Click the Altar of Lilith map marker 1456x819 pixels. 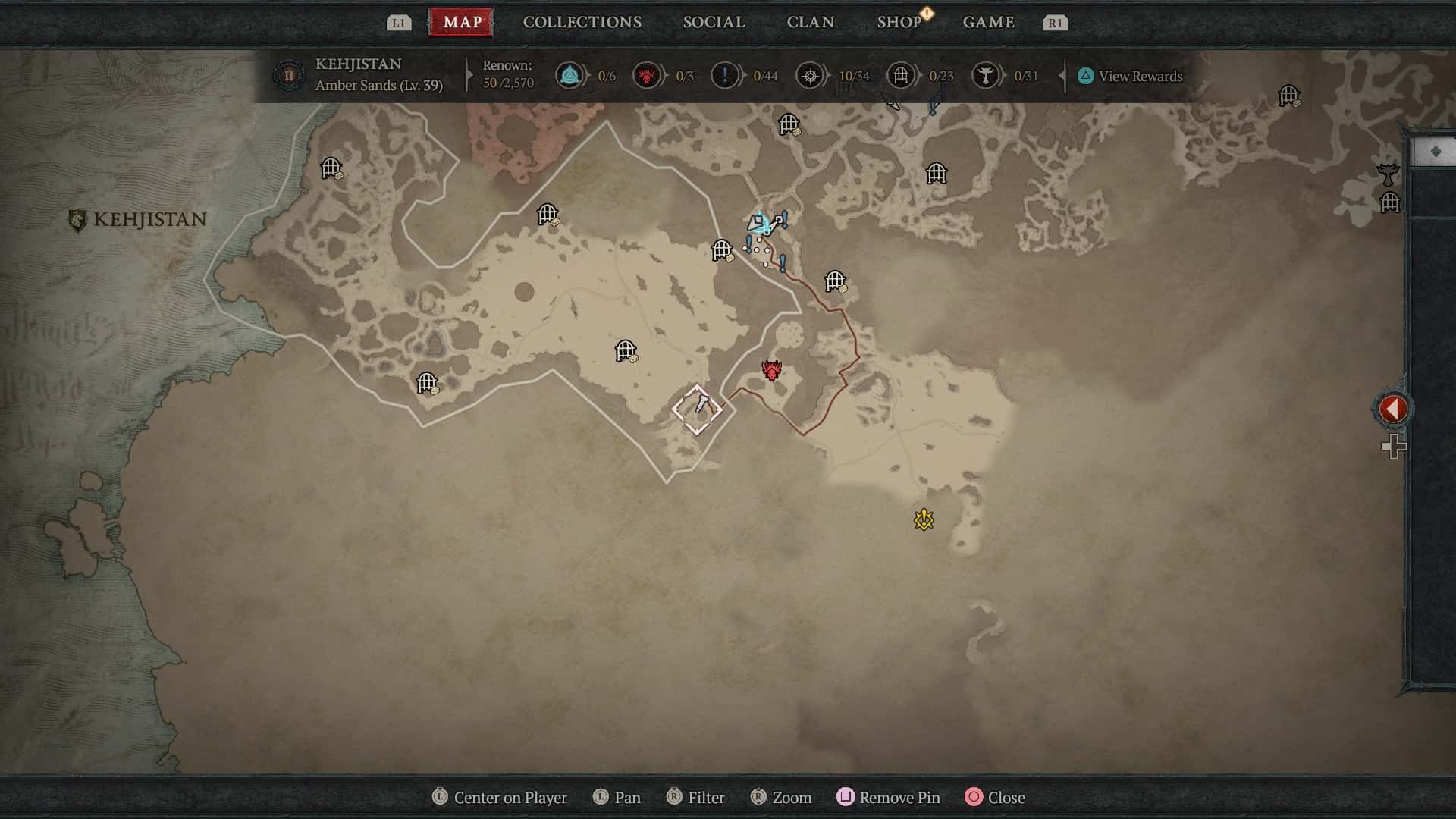pyautogui.click(x=1387, y=175)
